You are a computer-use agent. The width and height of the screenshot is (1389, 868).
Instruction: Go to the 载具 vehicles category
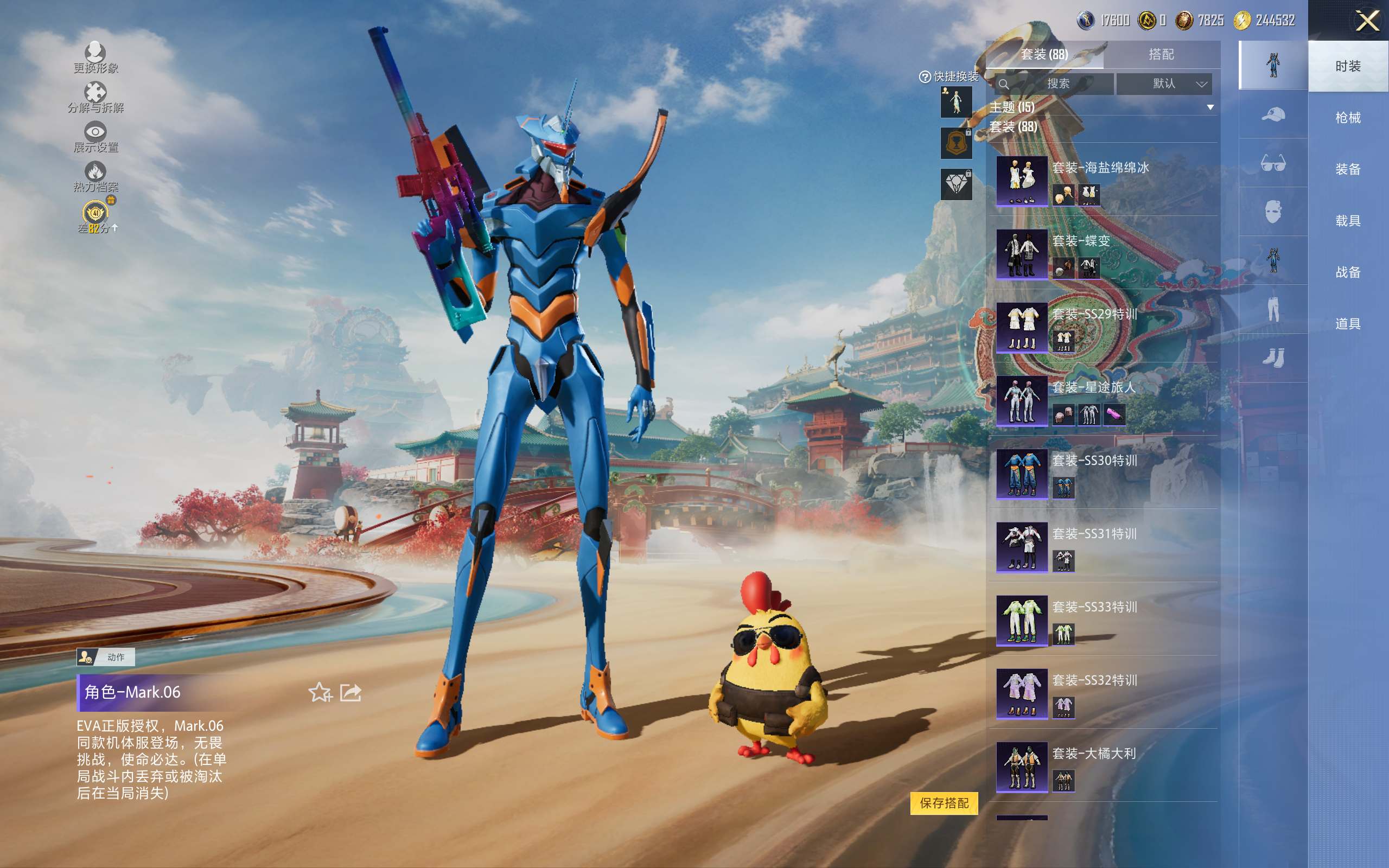click(1348, 220)
